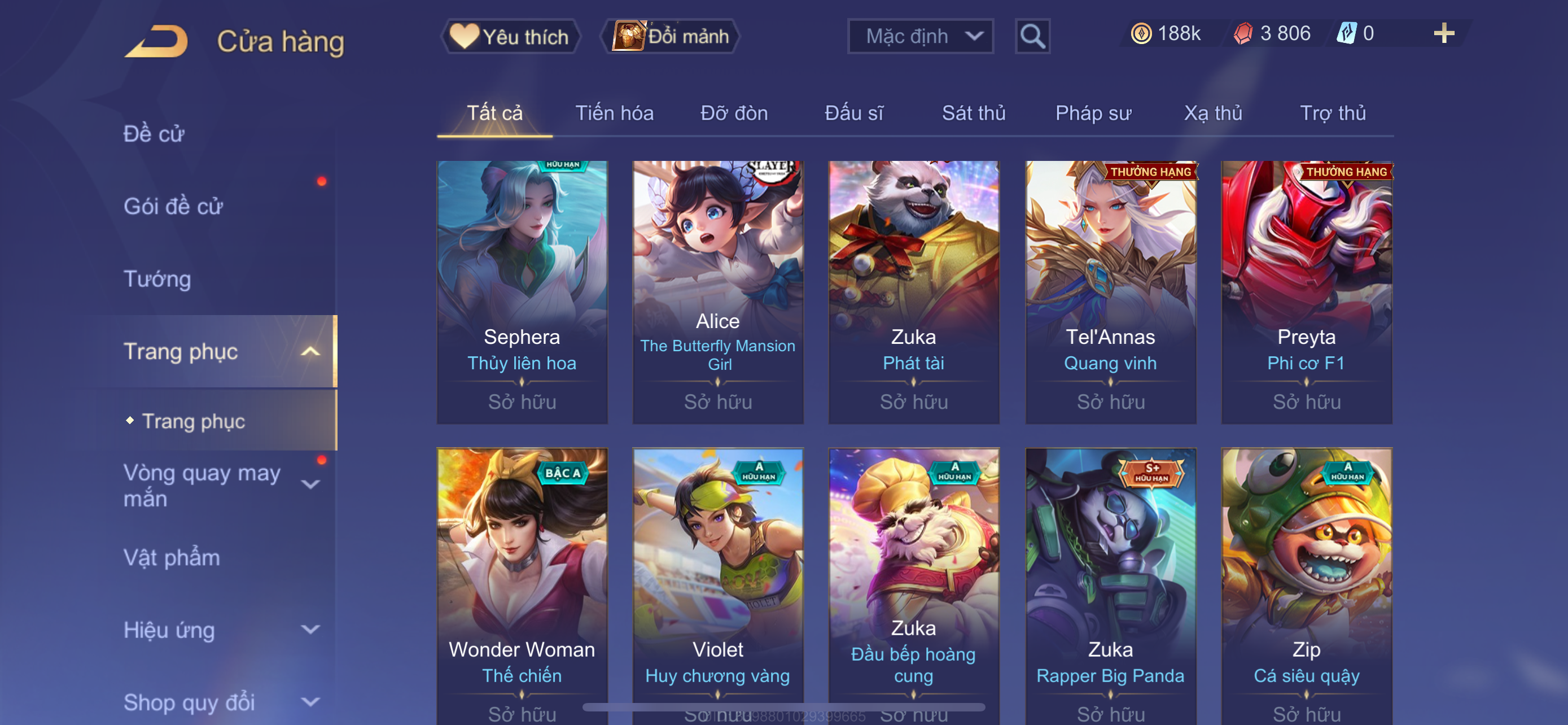Choose Alice's Butterfly Mansion Girl skin
1568x725 pixels.
click(717, 291)
